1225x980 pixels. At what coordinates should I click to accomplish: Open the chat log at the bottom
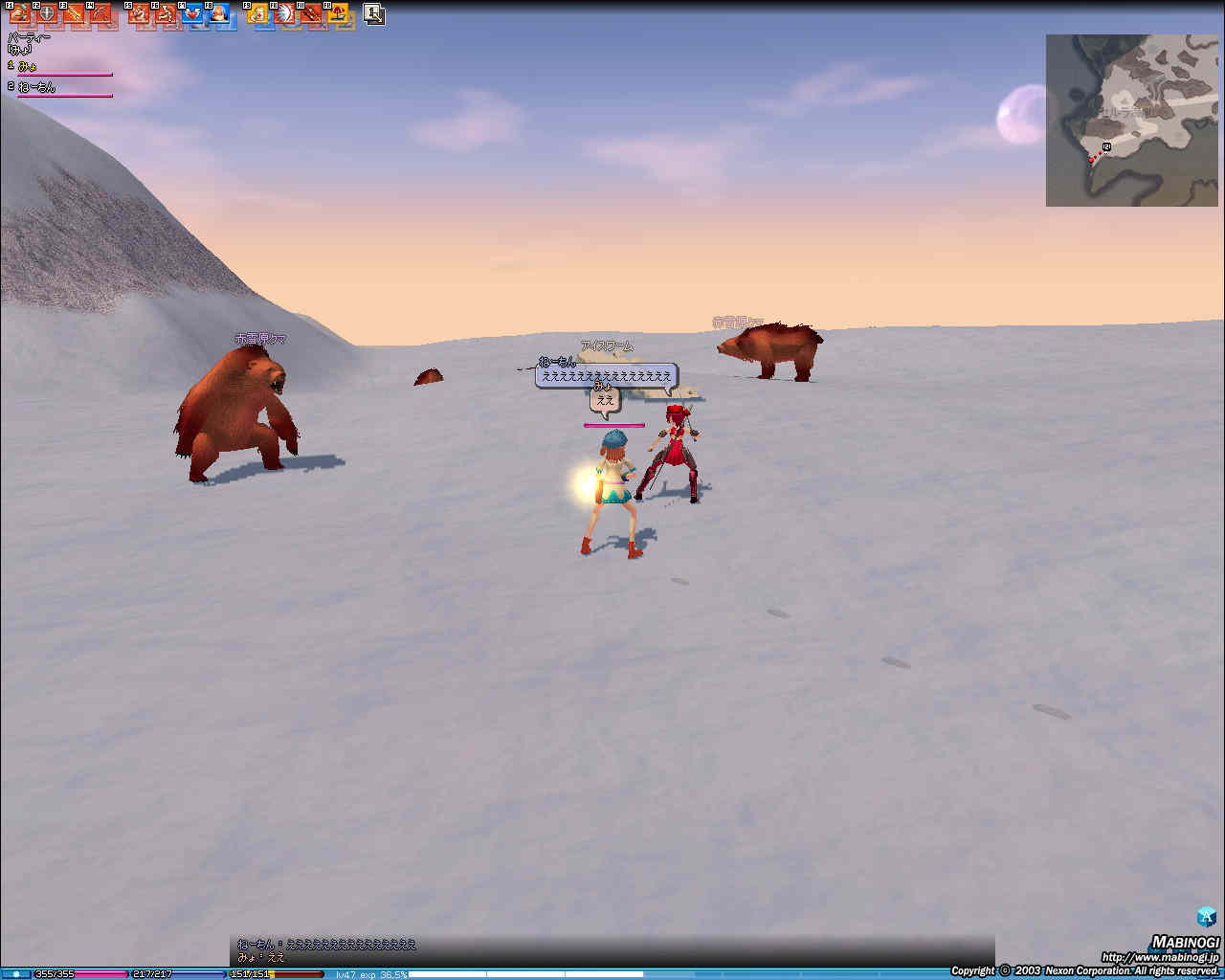coord(612,950)
